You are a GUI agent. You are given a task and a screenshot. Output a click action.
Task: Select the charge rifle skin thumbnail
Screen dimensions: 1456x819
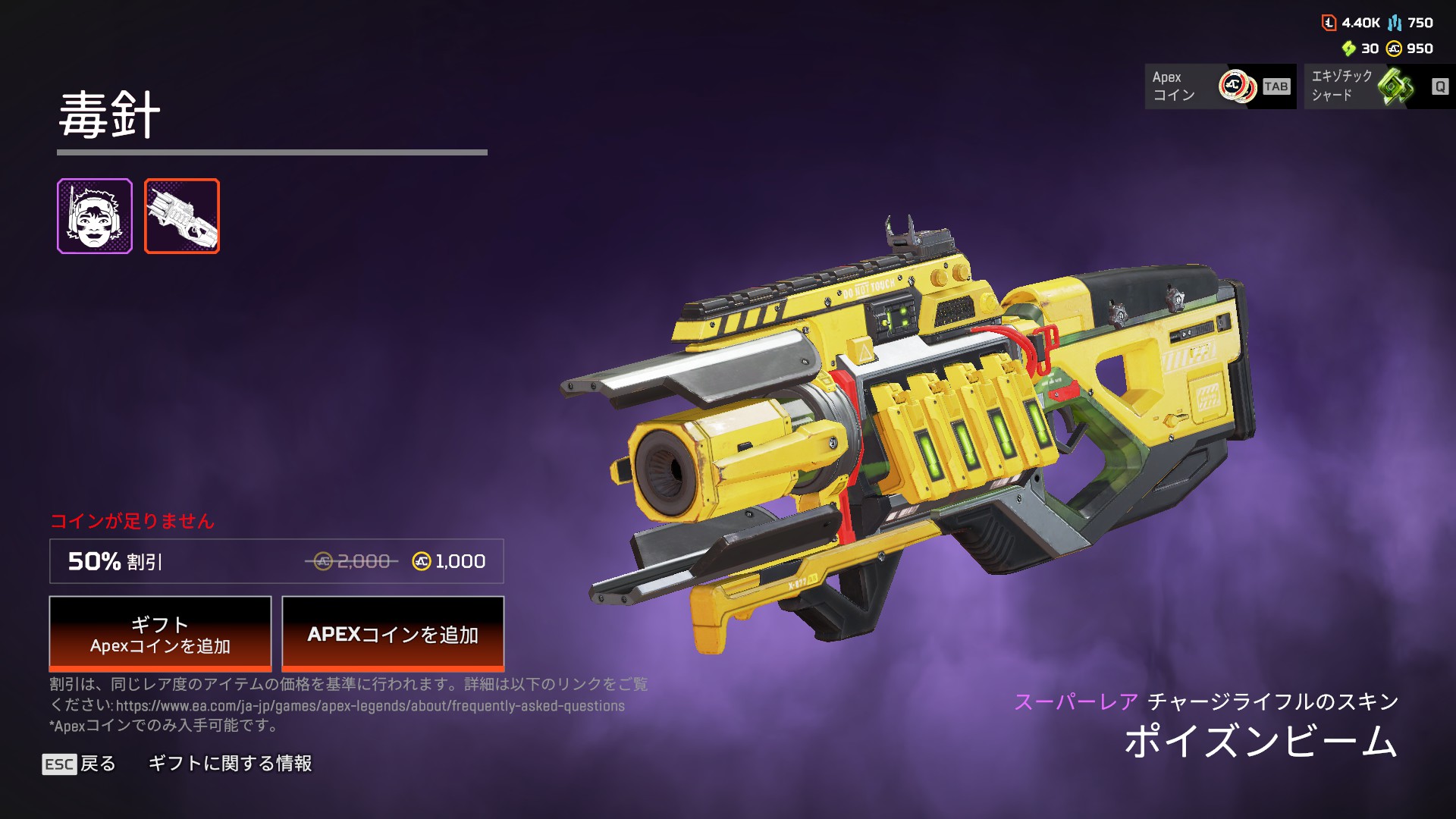click(x=182, y=216)
